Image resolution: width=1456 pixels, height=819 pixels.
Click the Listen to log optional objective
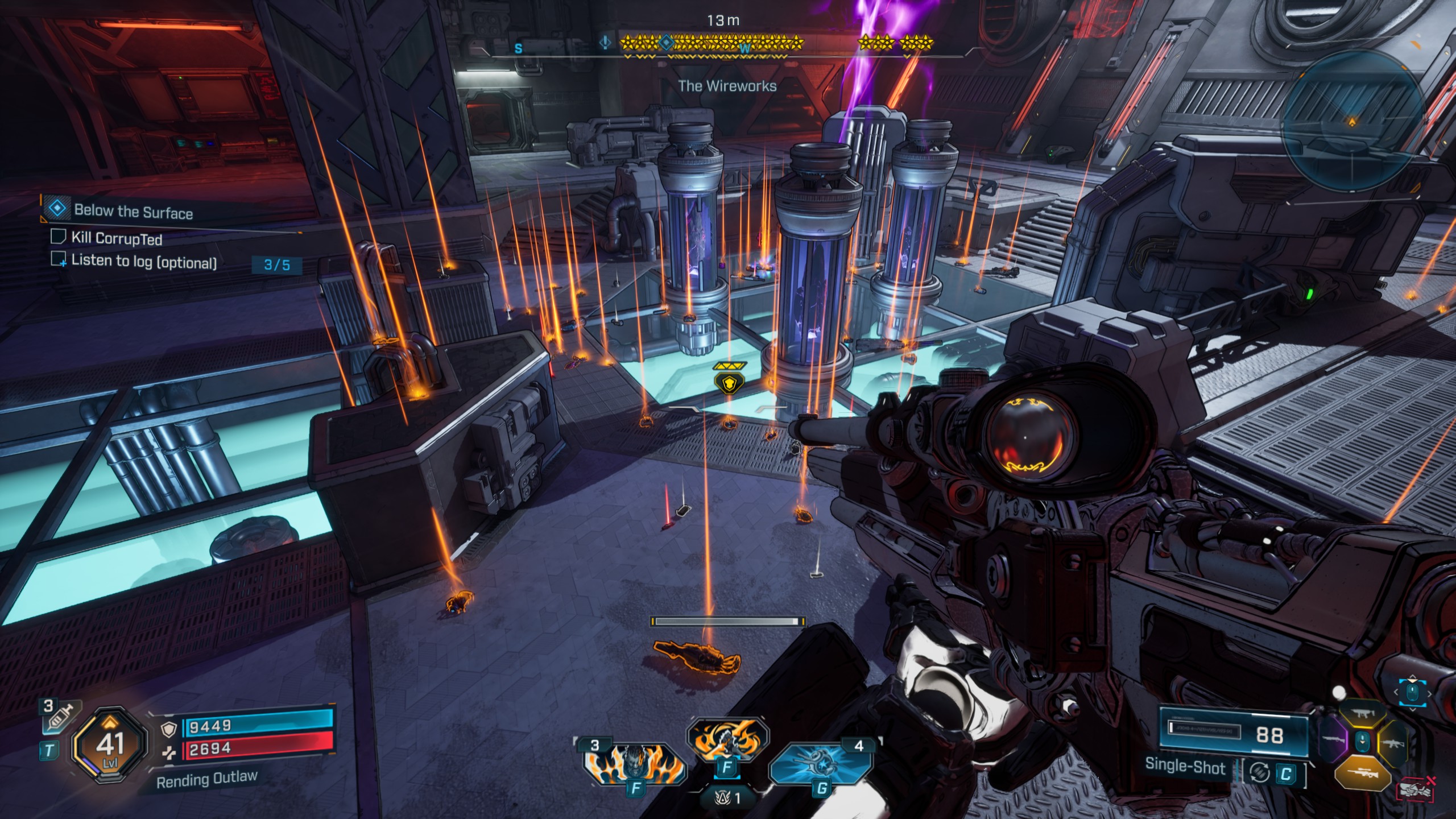tap(143, 262)
